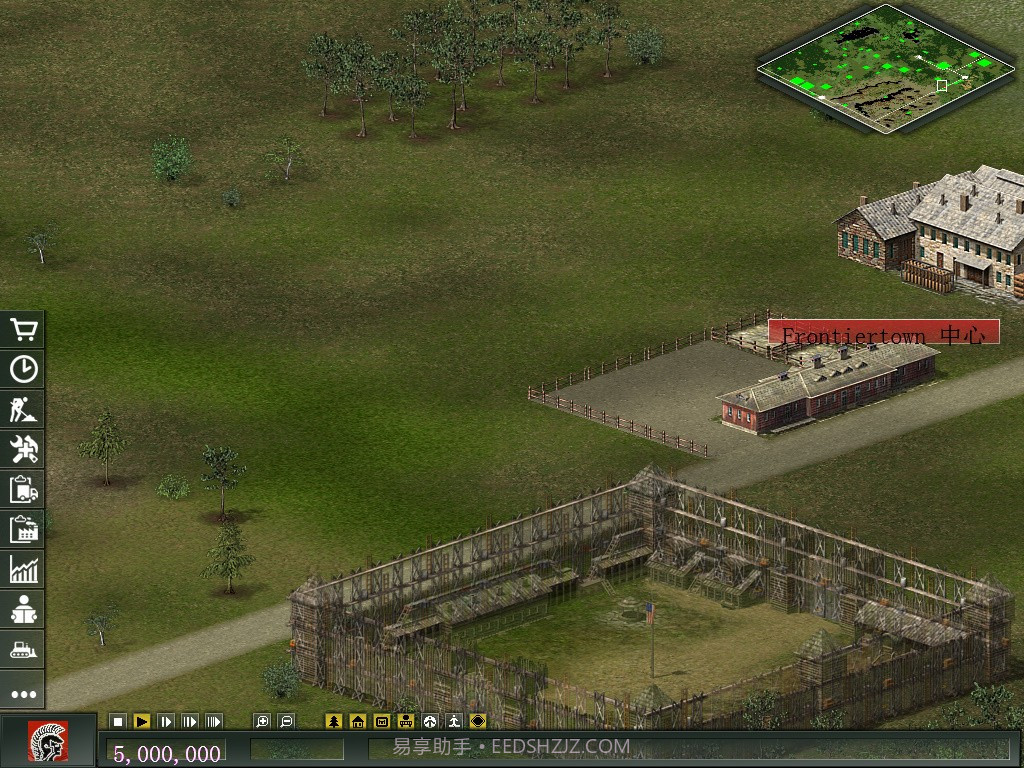This screenshot has width=1024, height=768.
Task: Open the factory clipboard production menu
Action: (x=23, y=529)
